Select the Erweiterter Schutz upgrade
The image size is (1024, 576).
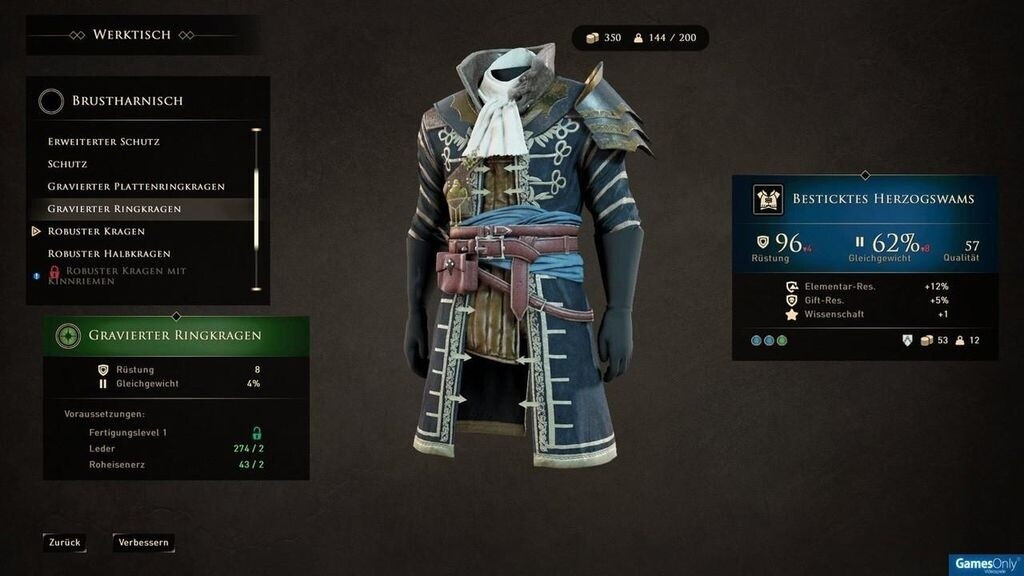pyautogui.click(x=104, y=142)
